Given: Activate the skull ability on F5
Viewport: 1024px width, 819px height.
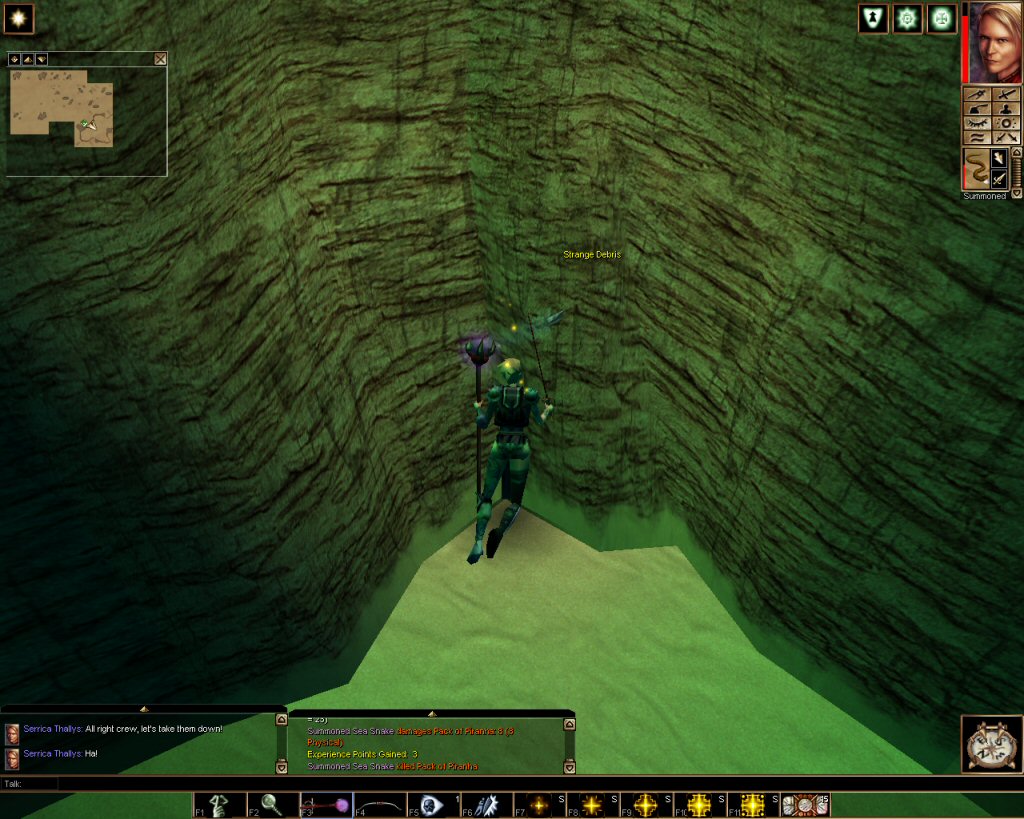Looking at the screenshot, I should [433, 805].
